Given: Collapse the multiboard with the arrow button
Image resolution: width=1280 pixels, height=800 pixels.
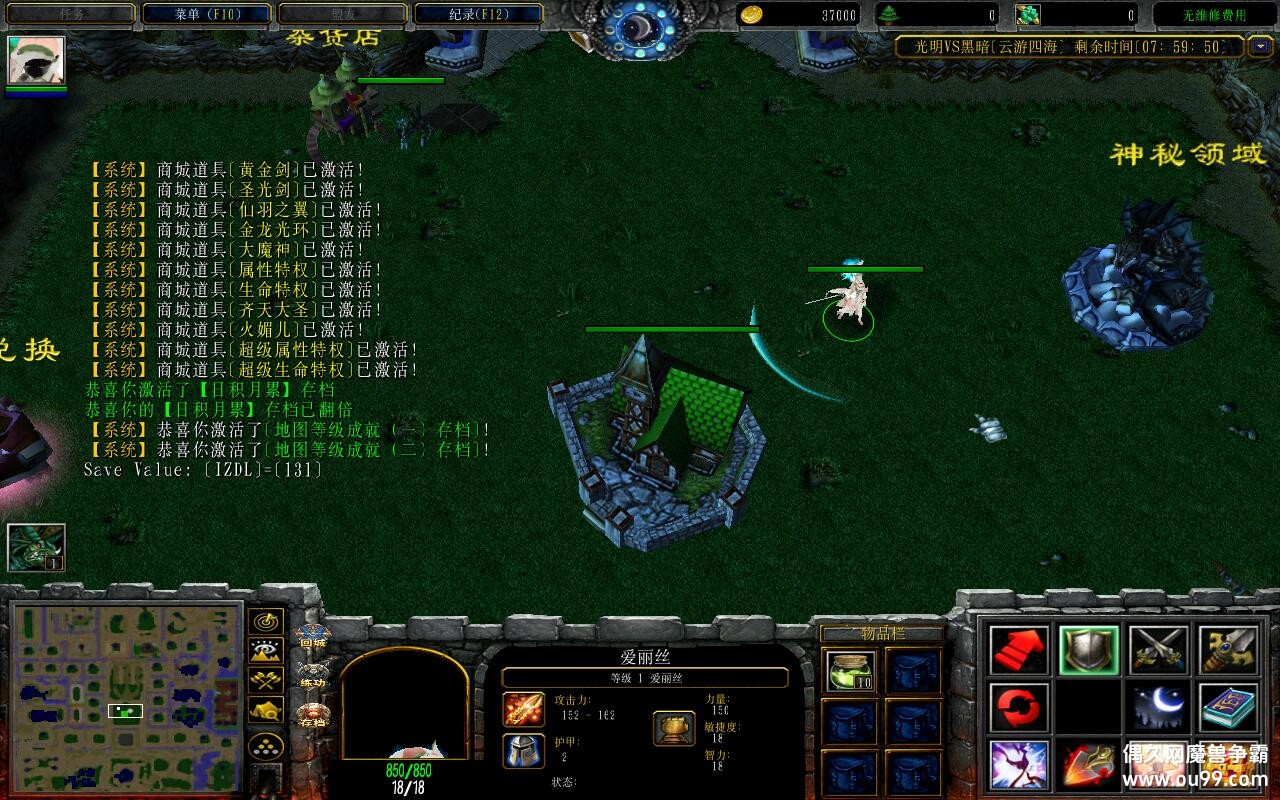Looking at the screenshot, I should (1258, 46).
